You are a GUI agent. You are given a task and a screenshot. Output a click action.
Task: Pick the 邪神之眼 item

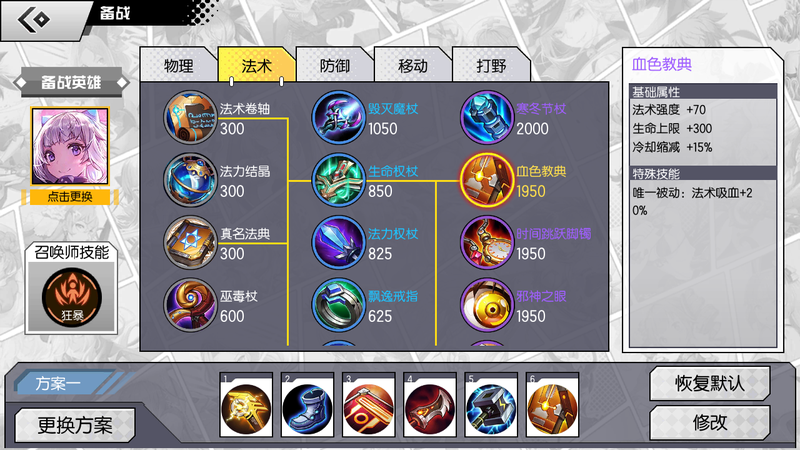487,305
